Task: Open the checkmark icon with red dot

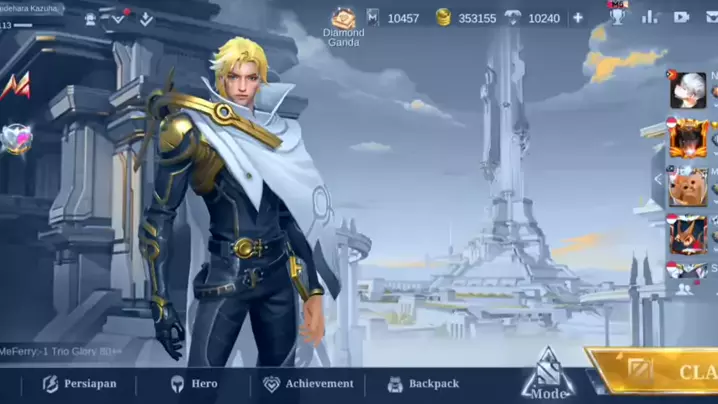Action: (x=118, y=18)
